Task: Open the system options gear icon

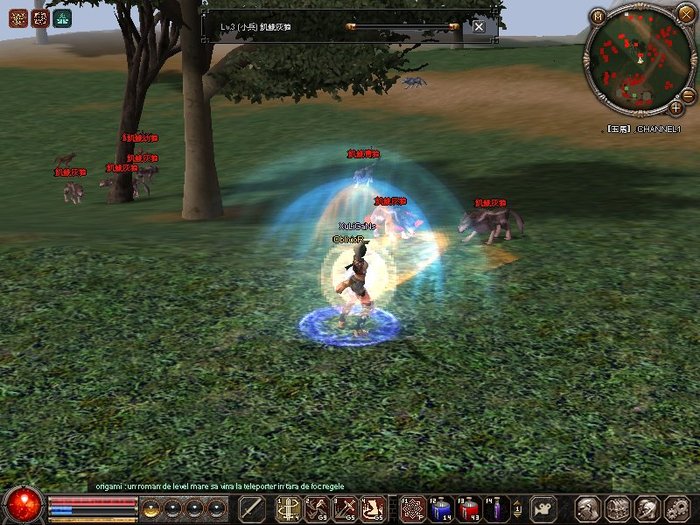Action: pos(675,508)
